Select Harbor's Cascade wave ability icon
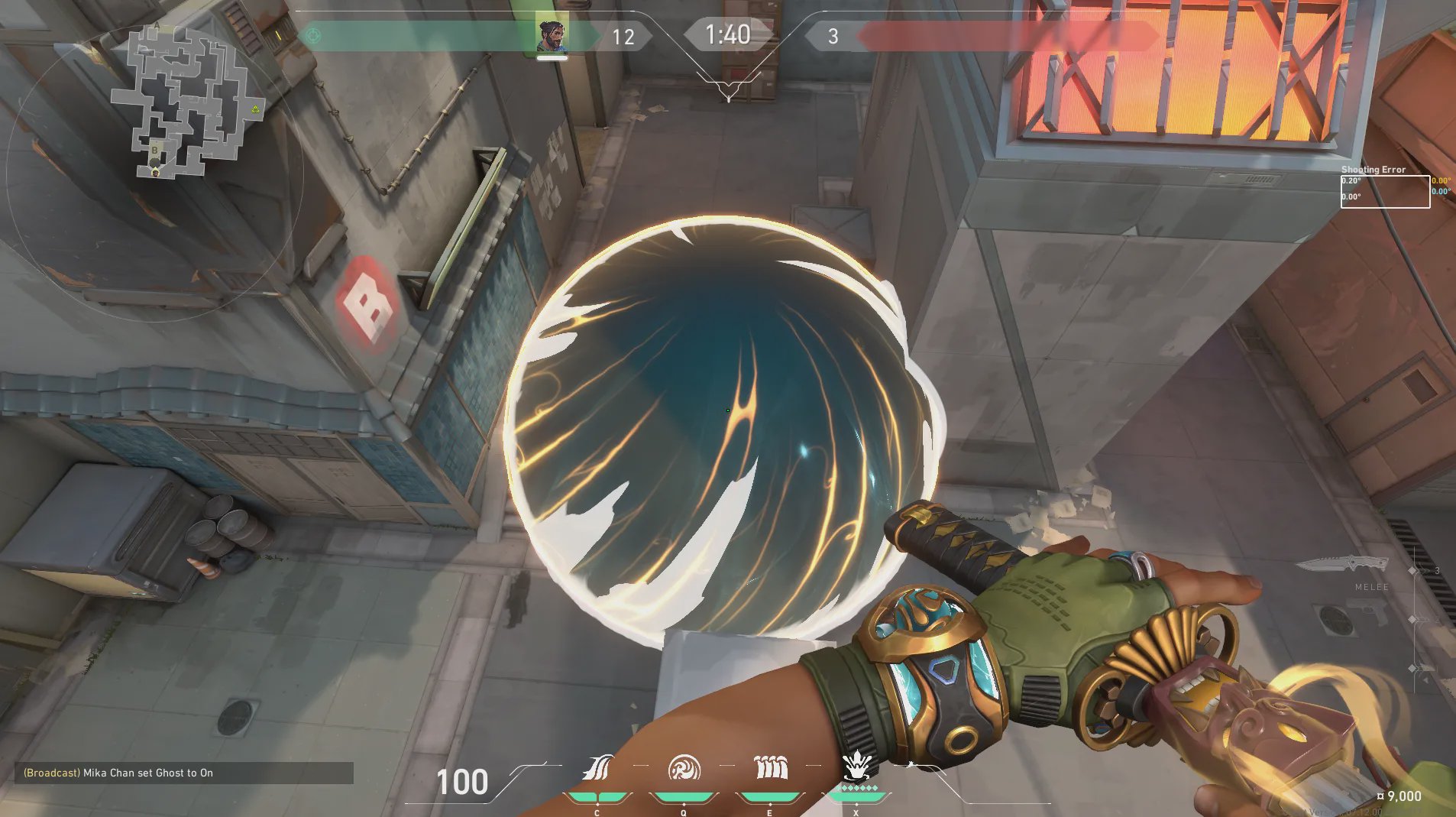The width and height of the screenshot is (1456, 817). [598, 767]
